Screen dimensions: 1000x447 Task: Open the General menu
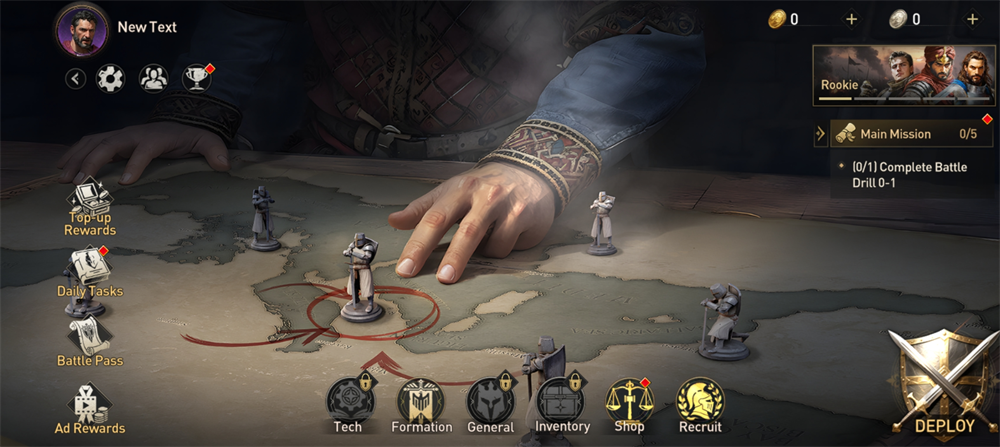[490, 404]
